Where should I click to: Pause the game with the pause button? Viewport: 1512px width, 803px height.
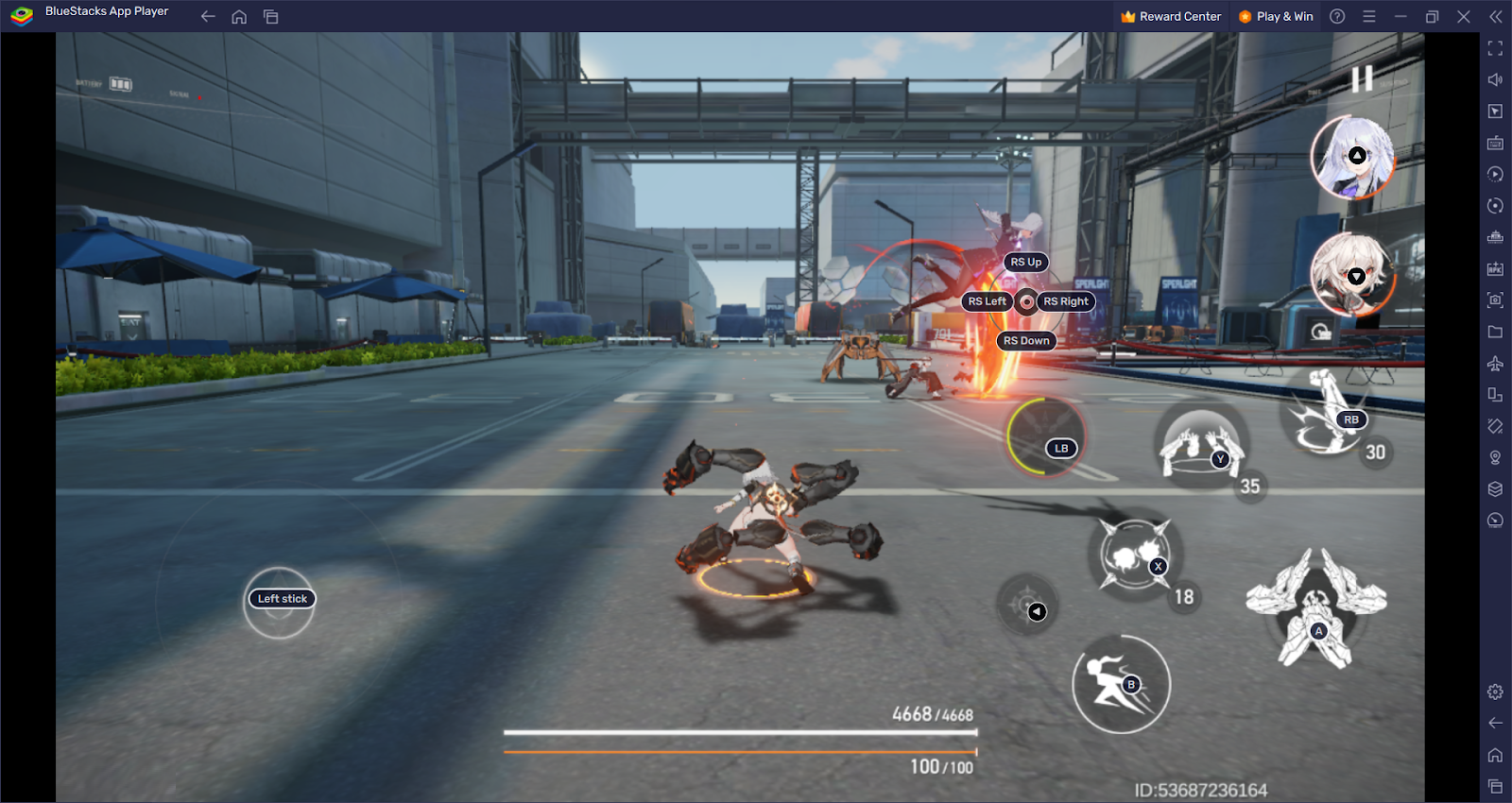1363,79
